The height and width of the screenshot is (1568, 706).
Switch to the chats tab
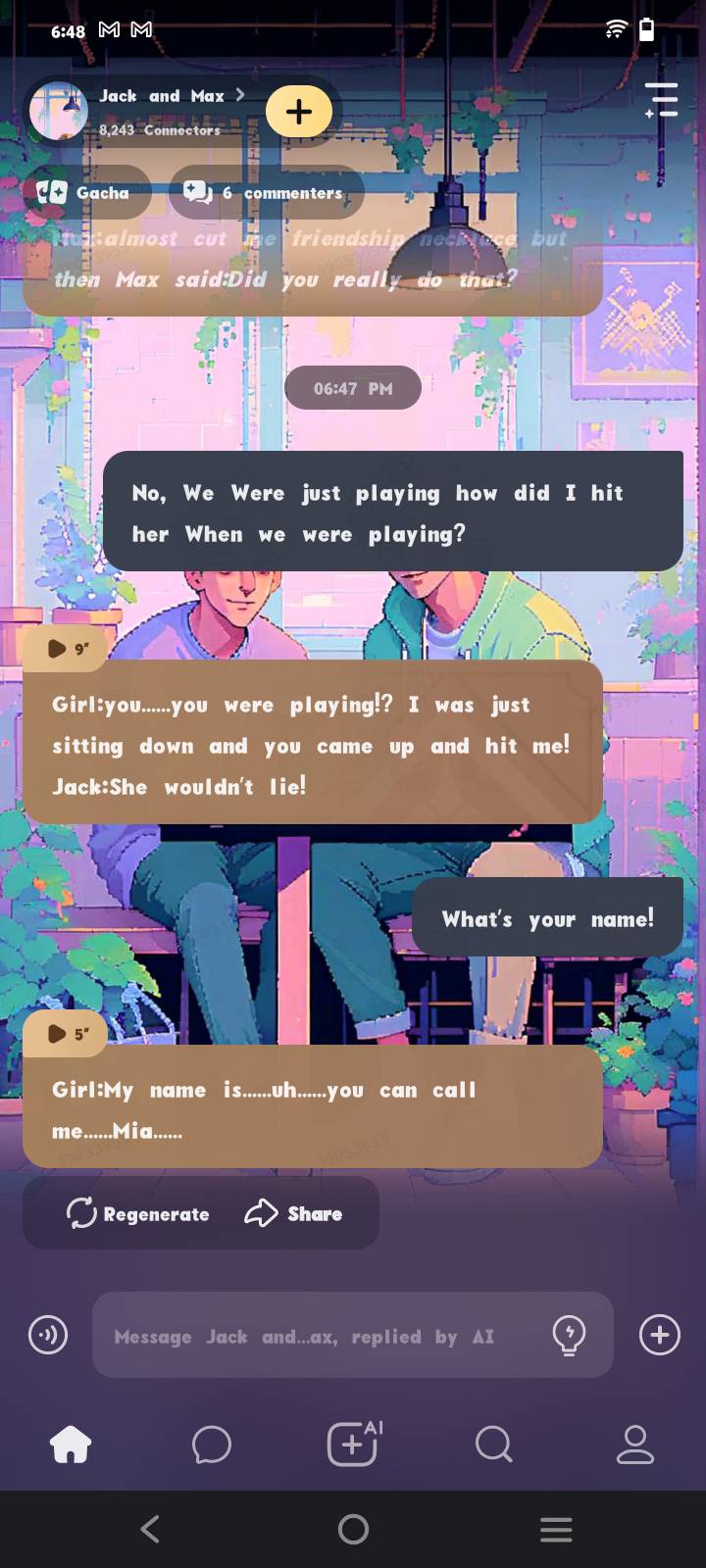tap(211, 1445)
